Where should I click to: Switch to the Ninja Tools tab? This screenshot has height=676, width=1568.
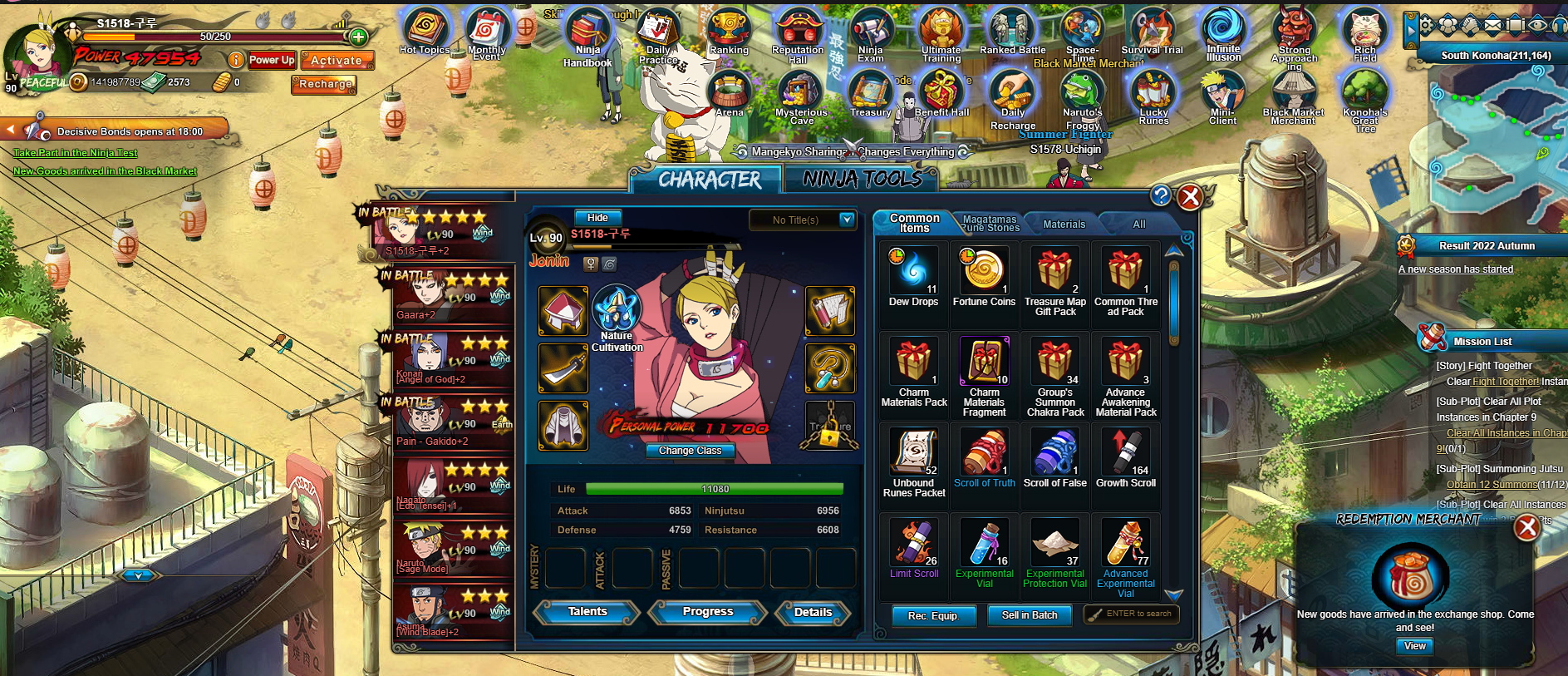(x=862, y=179)
